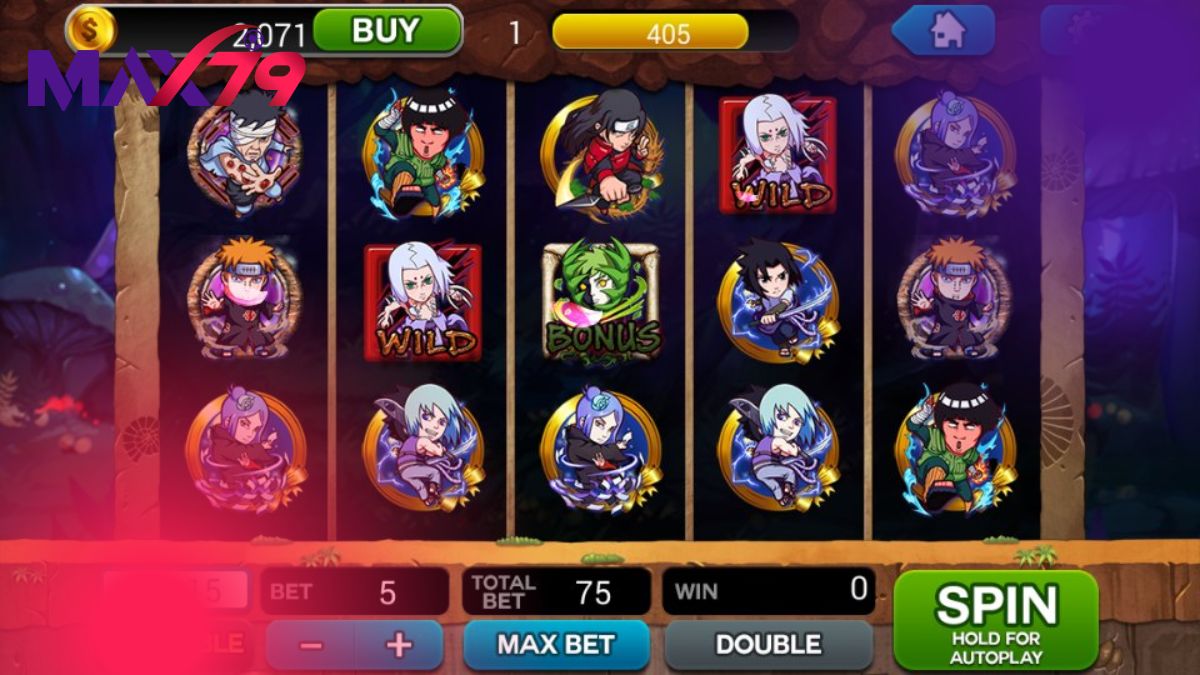Decrease bet with the minus button

311,645
